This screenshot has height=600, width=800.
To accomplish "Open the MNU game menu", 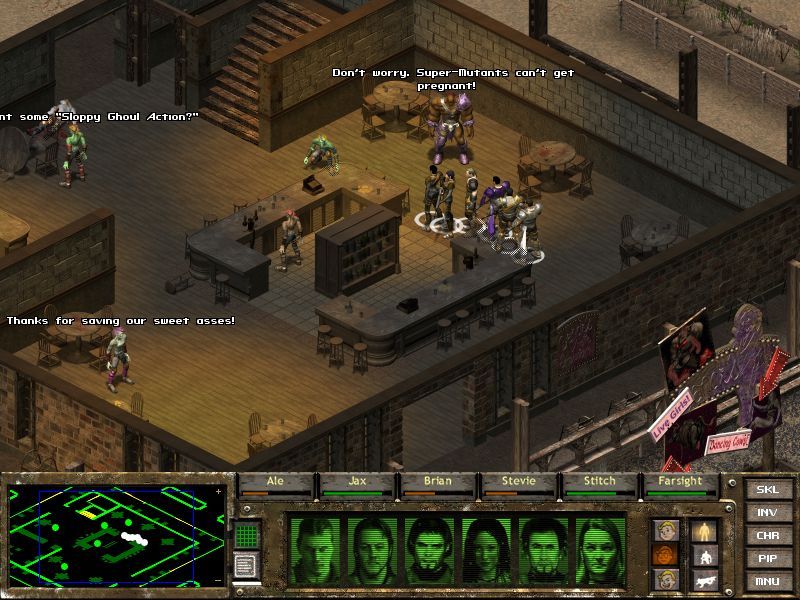I will click(767, 581).
